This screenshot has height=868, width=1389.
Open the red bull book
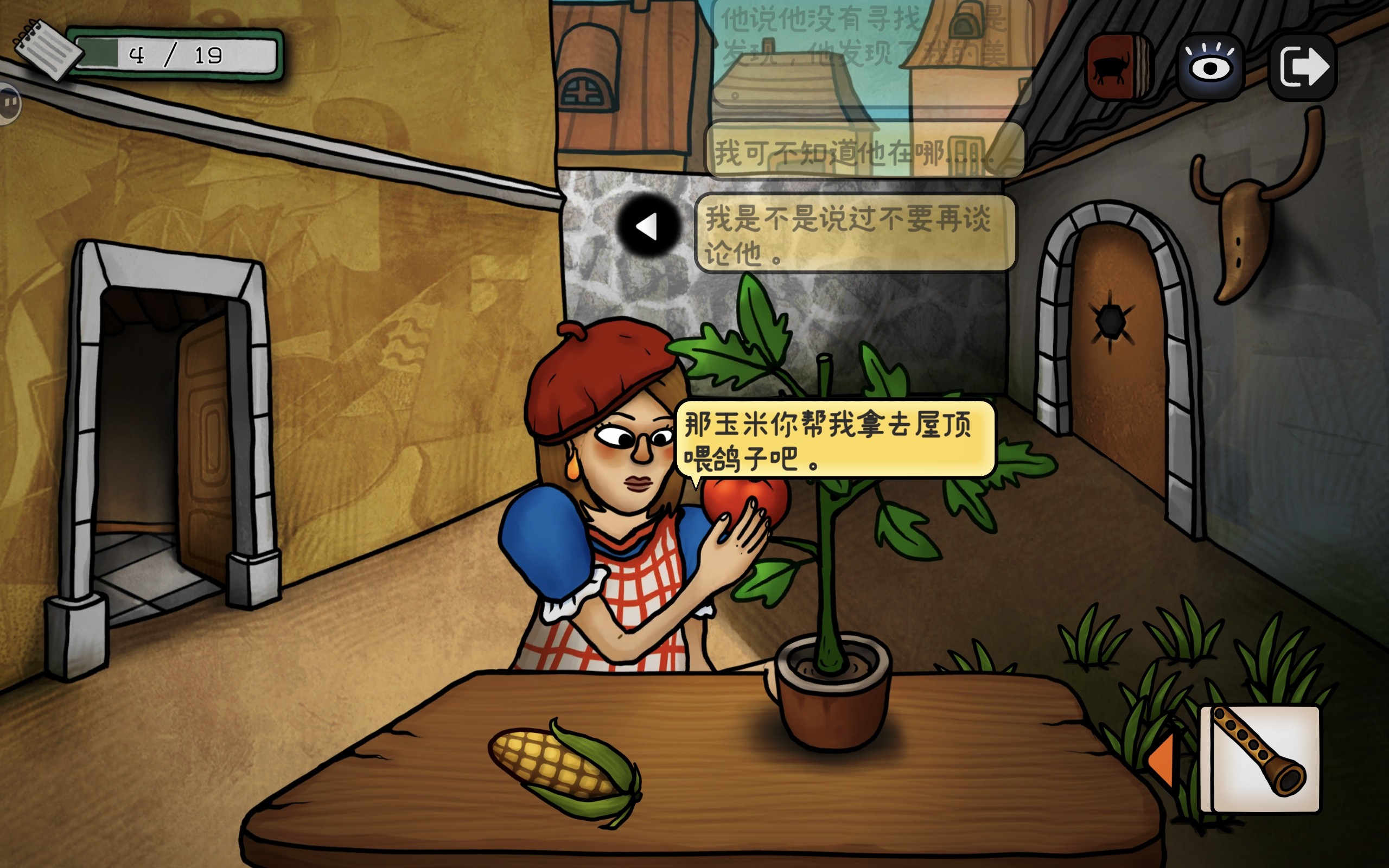[1118, 67]
